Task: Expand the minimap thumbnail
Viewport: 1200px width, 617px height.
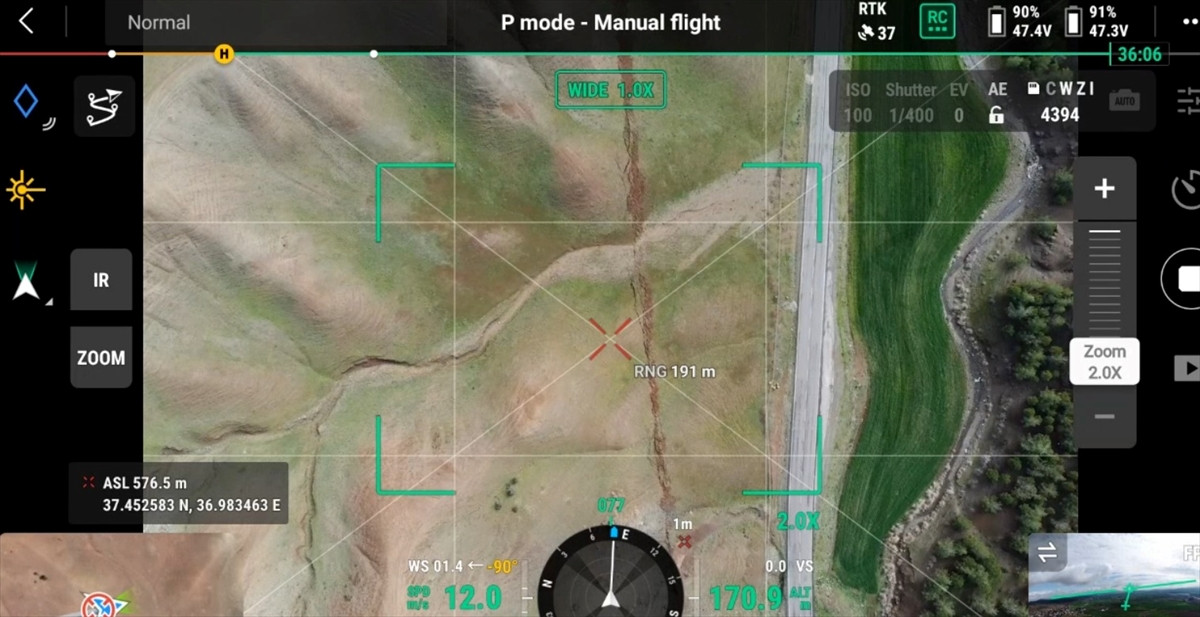Action: pyautogui.click(x=70, y=577)
